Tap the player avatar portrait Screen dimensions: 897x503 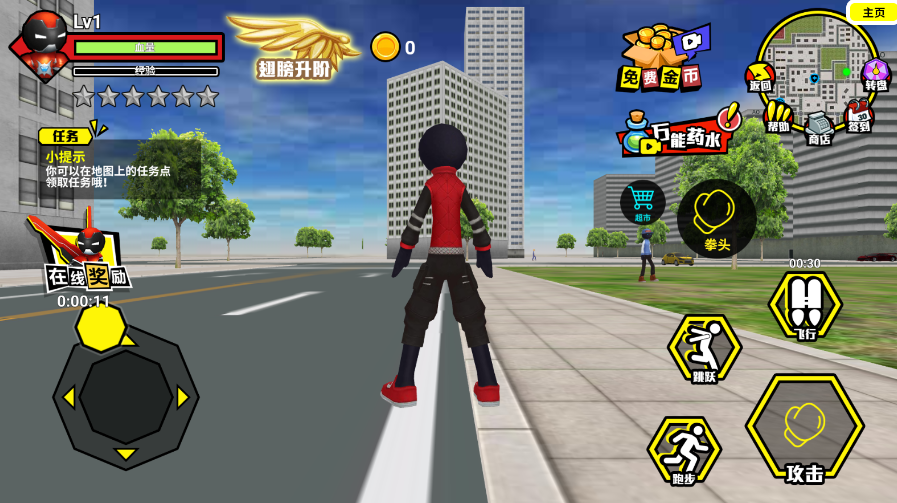coord(44,43)
